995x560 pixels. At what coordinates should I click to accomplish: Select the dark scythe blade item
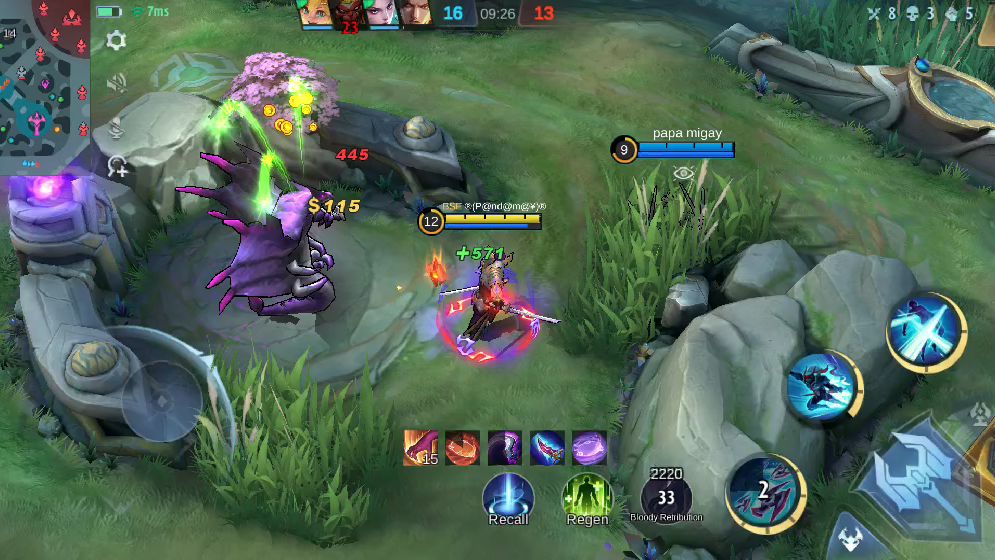click(505, 448)
